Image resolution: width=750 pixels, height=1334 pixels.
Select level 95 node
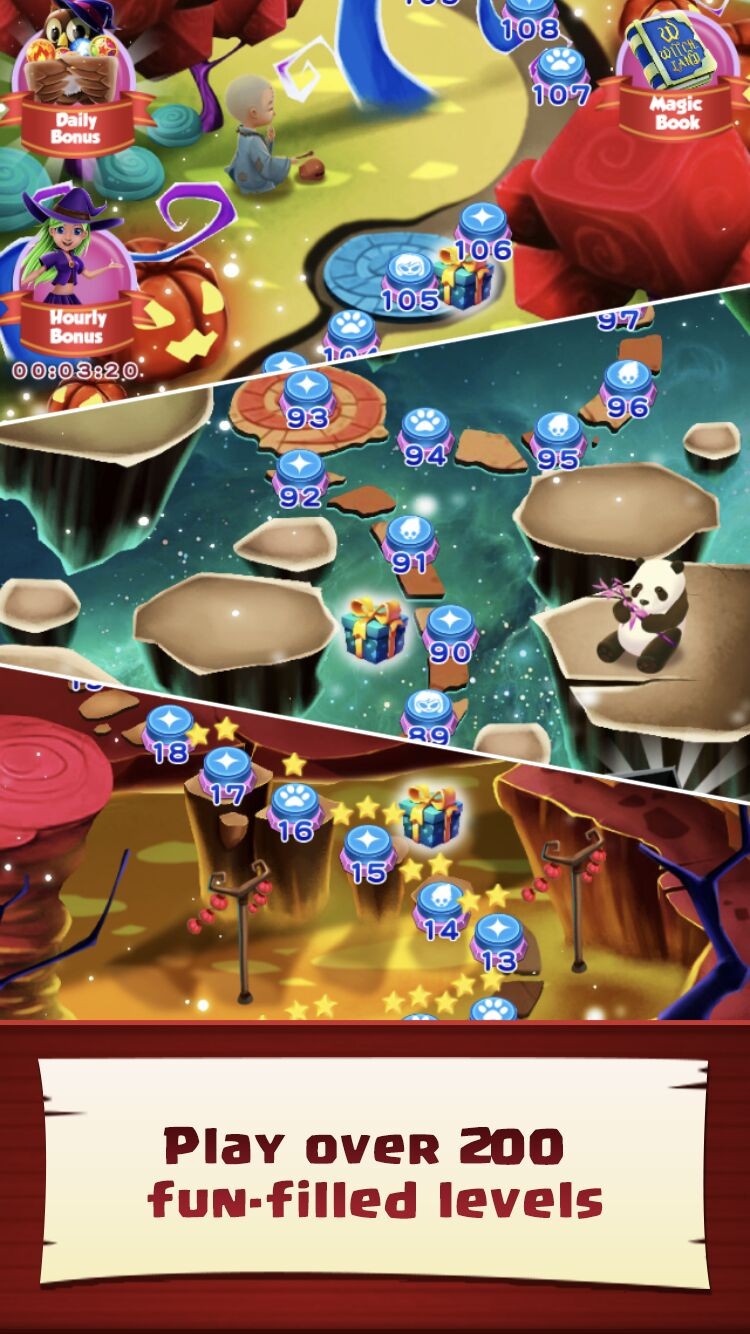[558, 437]
